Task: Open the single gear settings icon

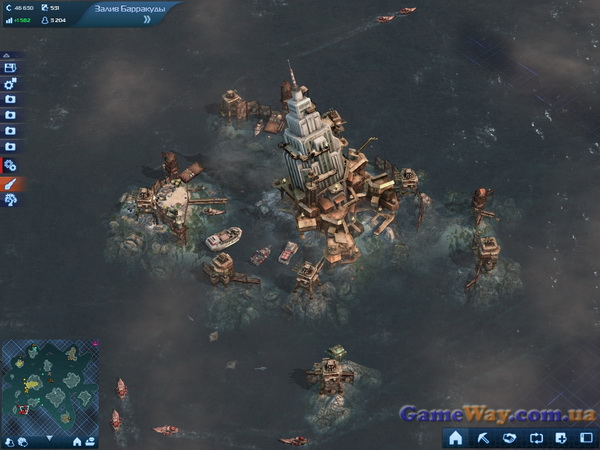Action: [x=10, y=84]
